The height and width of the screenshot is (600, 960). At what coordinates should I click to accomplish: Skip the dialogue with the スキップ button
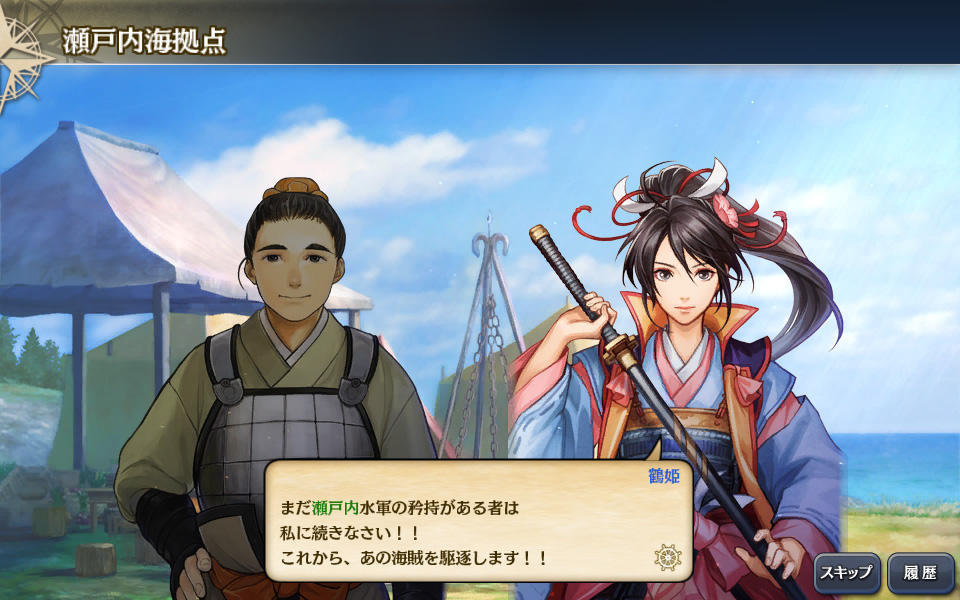point(846,574)
